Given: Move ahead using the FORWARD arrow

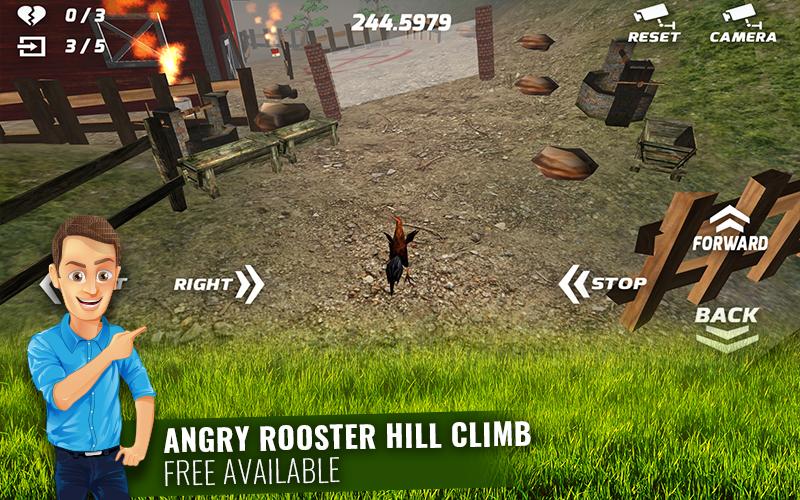Looking at the screenshot, I should (x=730, y=230).
